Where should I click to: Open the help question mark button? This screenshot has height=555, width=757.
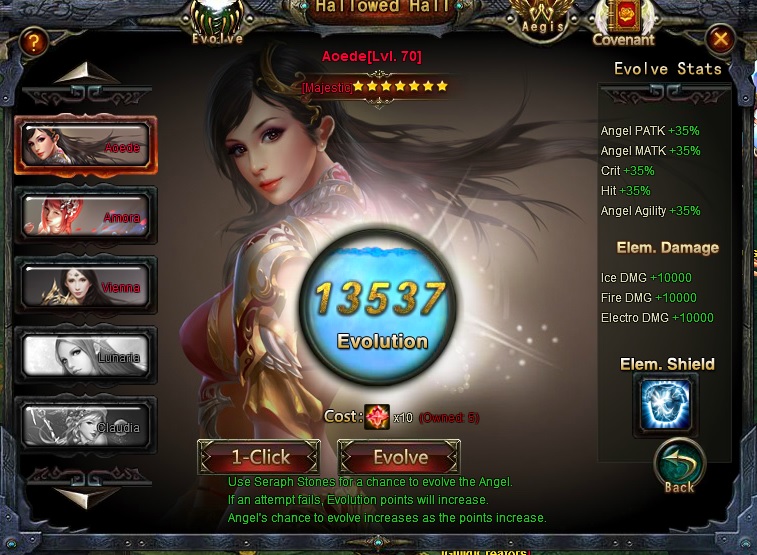pyautogui.click(x=34, y=42)
